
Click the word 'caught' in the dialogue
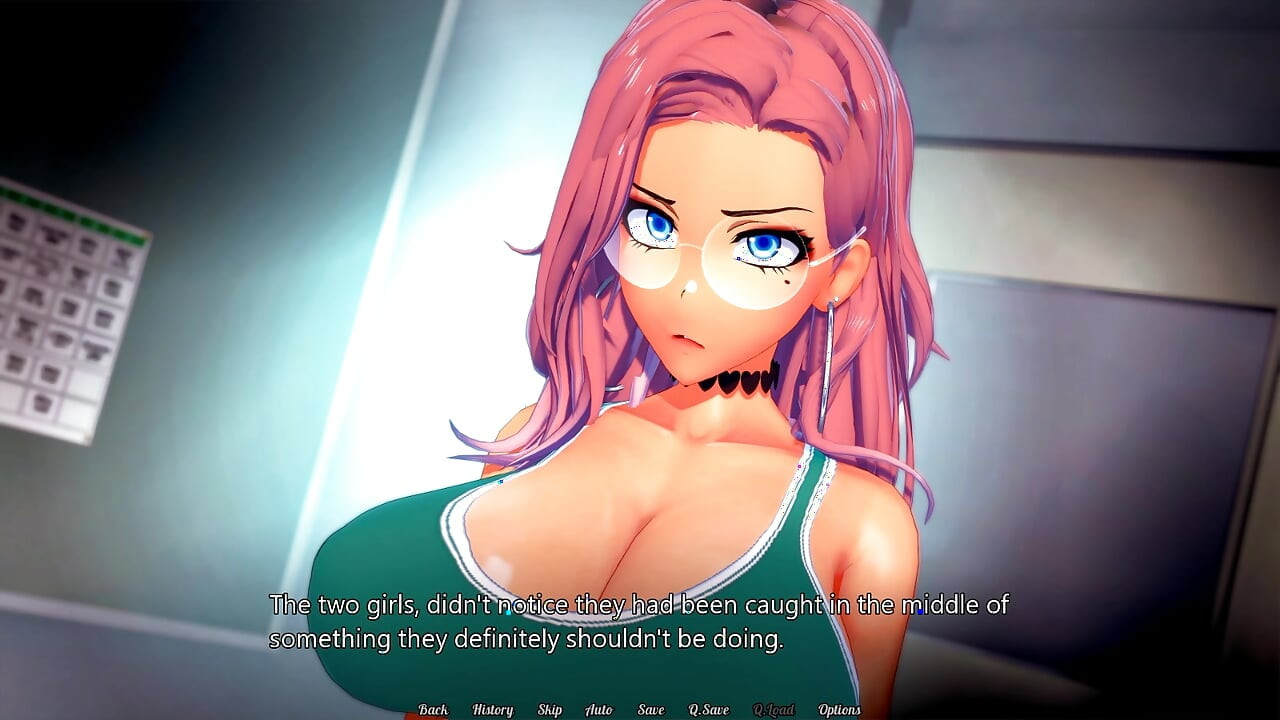tap(784, 605)
